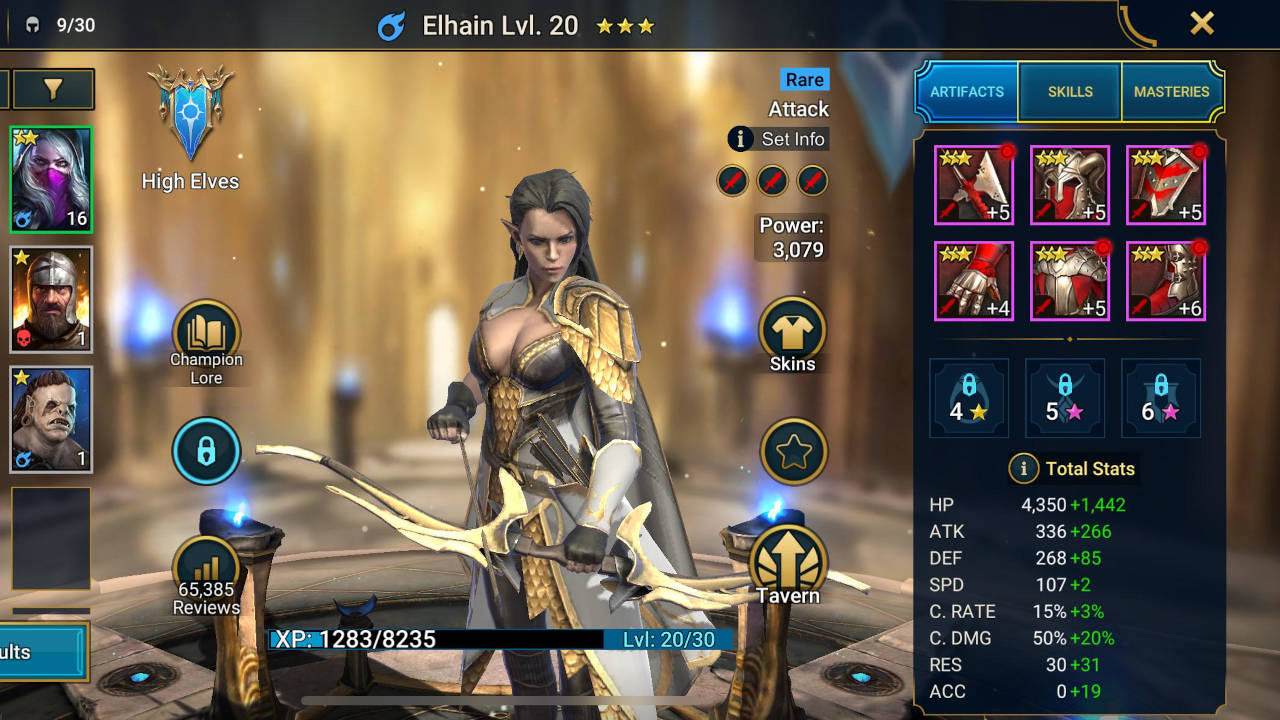Toggle the champion lock
Screen dimensions: 1280x720
207,452
